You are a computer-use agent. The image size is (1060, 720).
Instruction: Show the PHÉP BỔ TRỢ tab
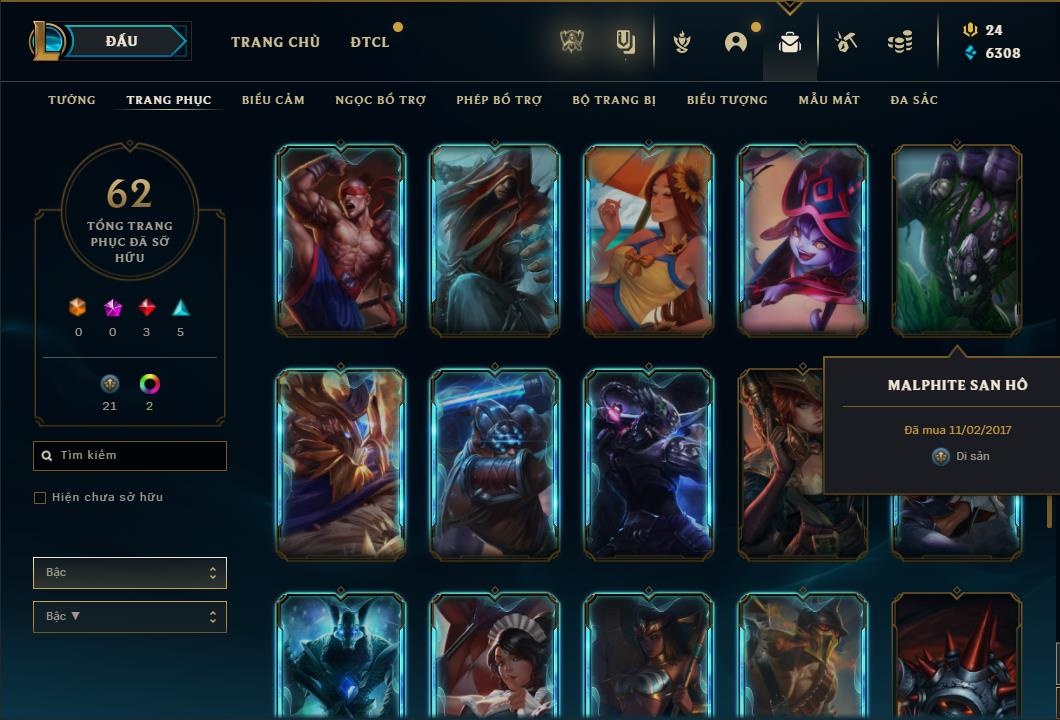[x=499, y=100]
